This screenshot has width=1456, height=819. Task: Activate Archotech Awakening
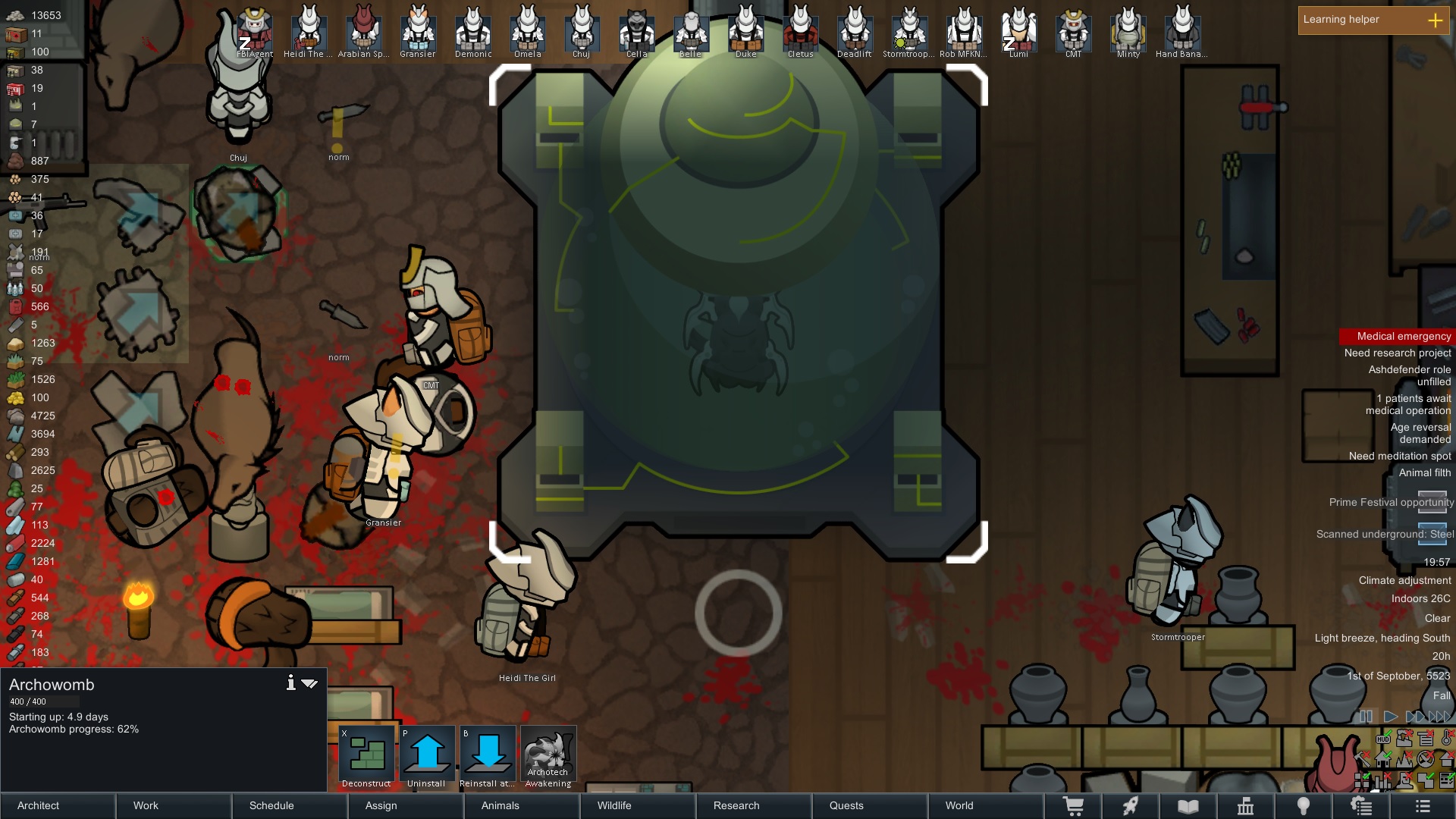click(x=548, y=756)
